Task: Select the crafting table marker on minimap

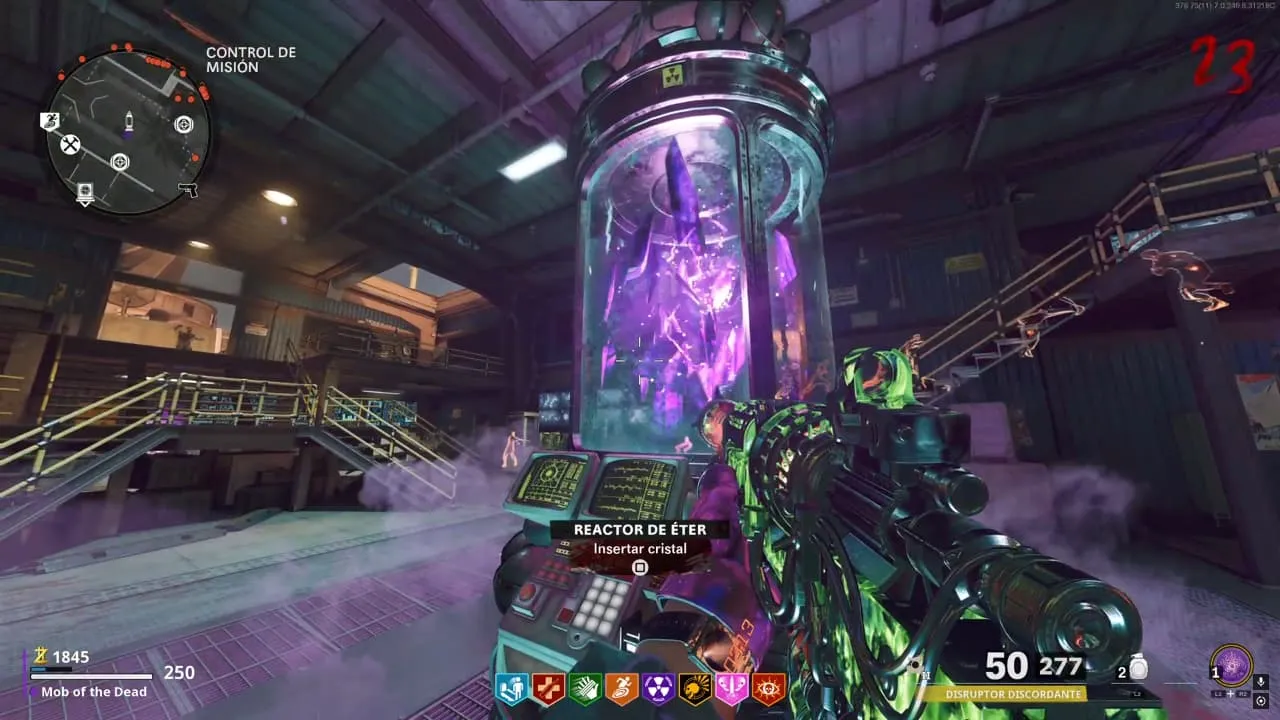Action: (70, 146)
